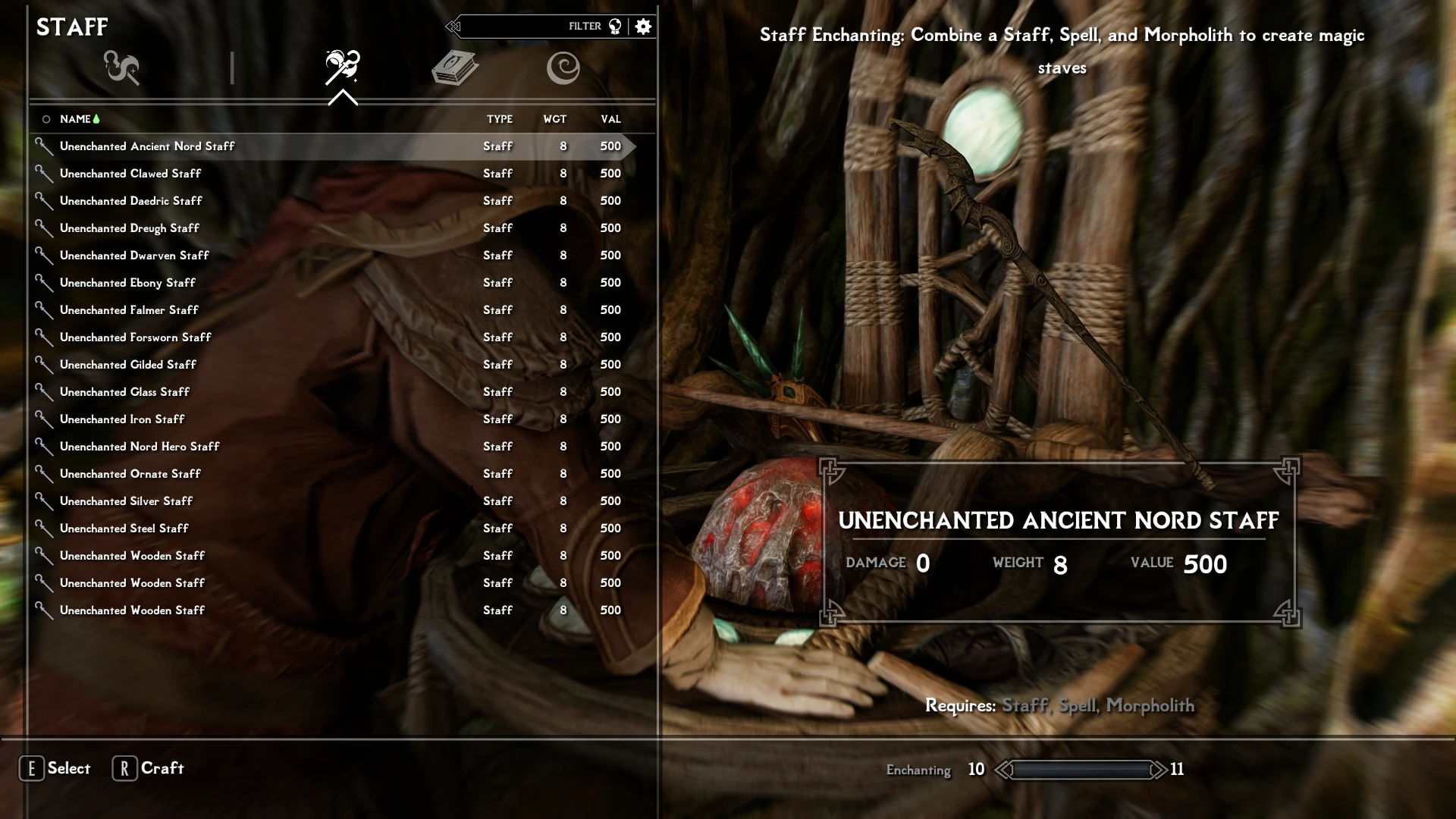The width and height of the screenshot is (1456, 819).
Task: Pick the Unenchanted Falmer Staff
Action: 129,310
